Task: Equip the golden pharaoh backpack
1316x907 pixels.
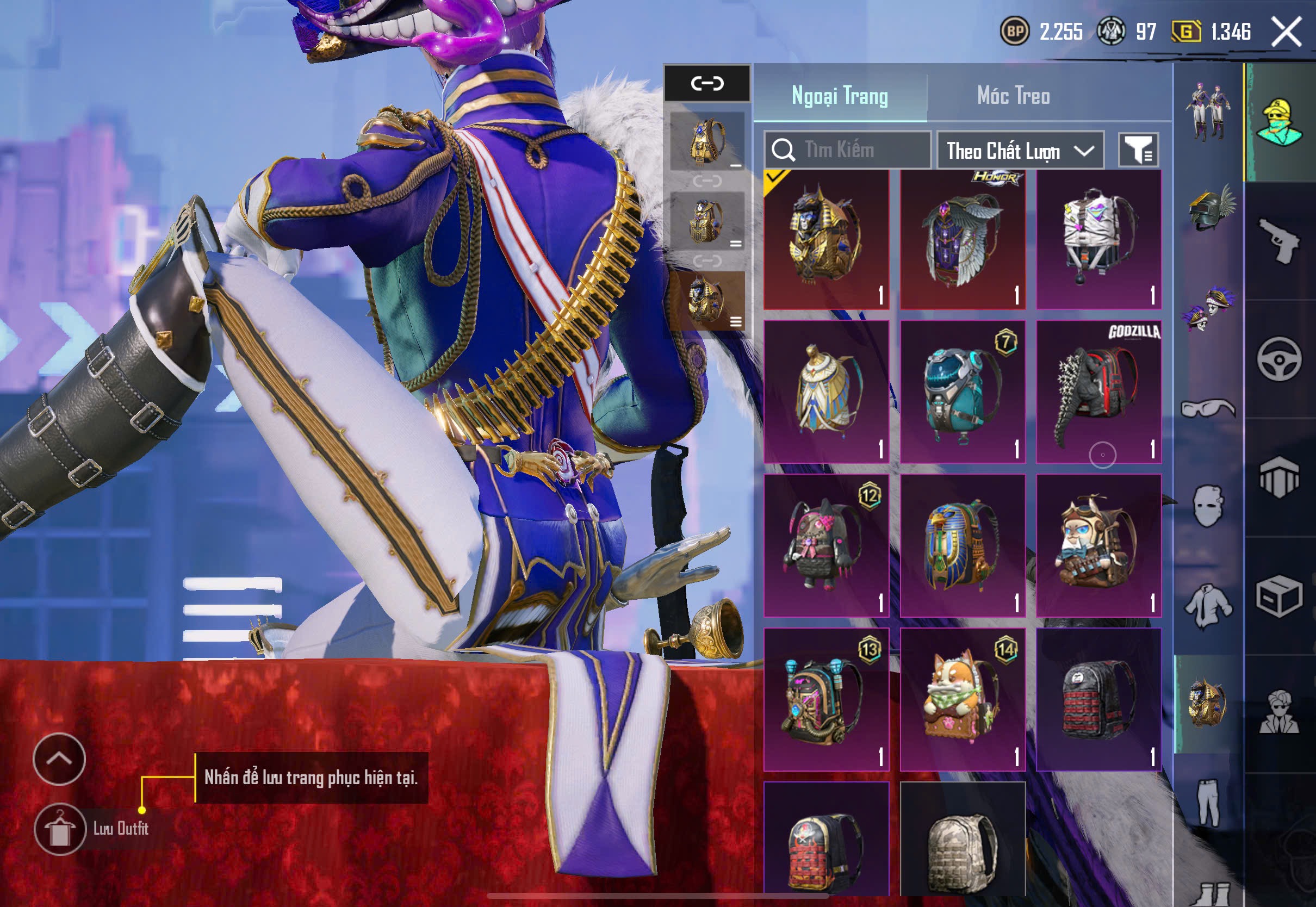Action: point(825,240)
